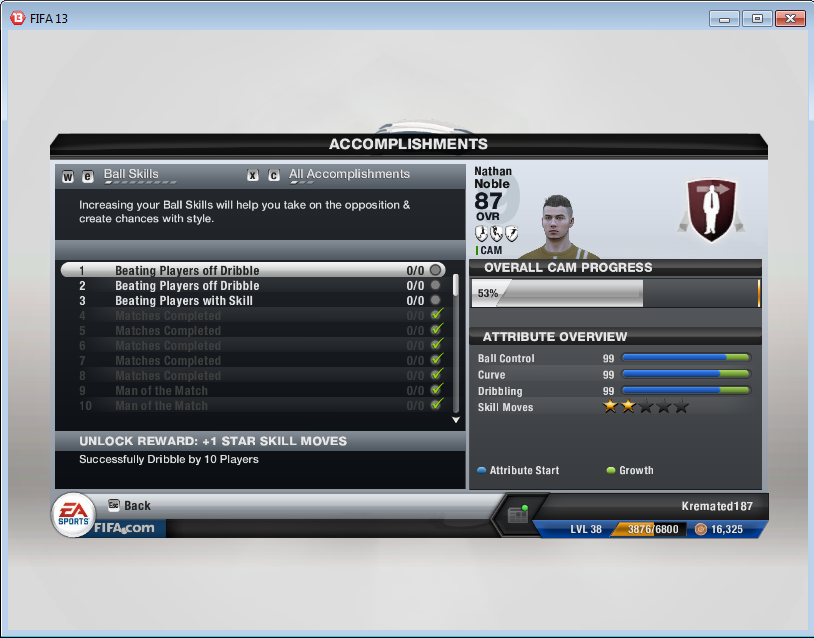
Task: Minimize the FIFA 13 window
Action: pos(725,18)
